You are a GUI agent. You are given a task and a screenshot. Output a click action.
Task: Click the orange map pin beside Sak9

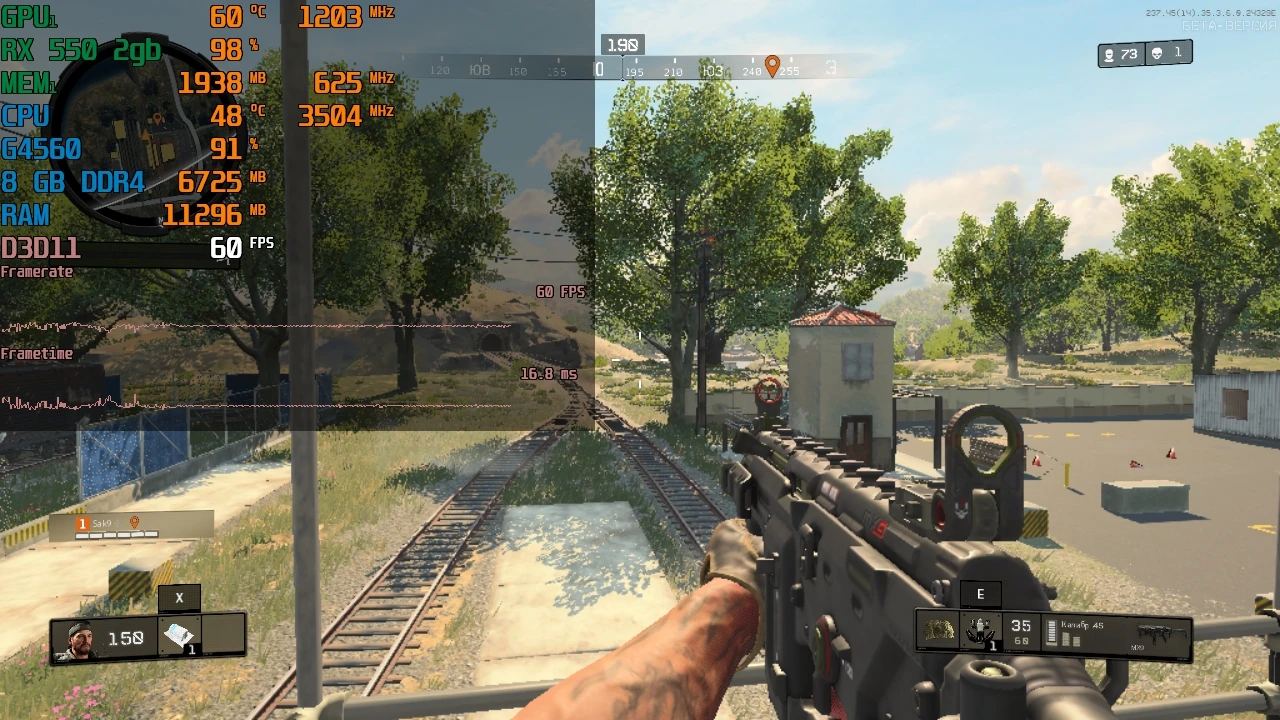[x=135, y=522]
